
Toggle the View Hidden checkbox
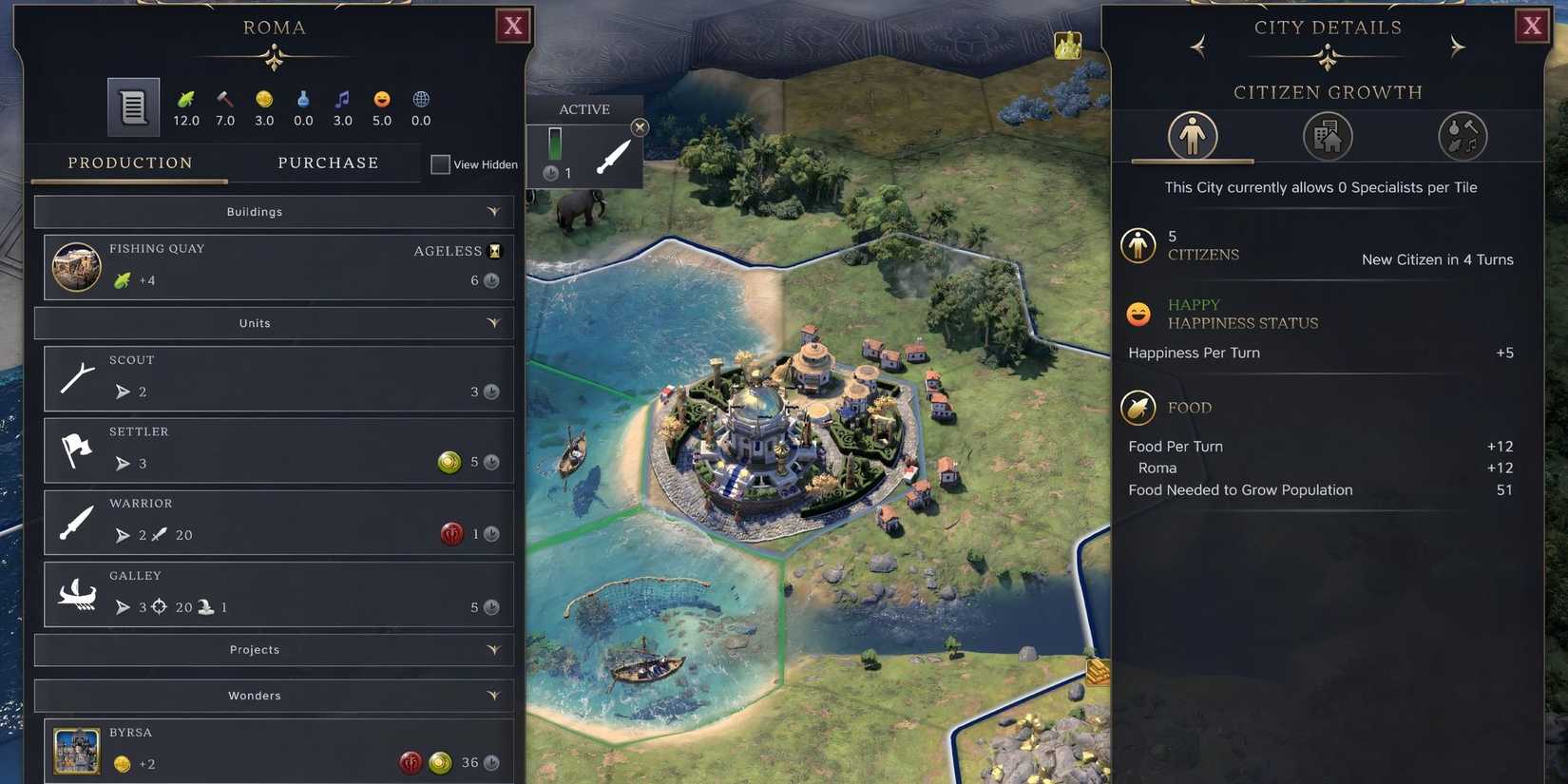[440, 164]
